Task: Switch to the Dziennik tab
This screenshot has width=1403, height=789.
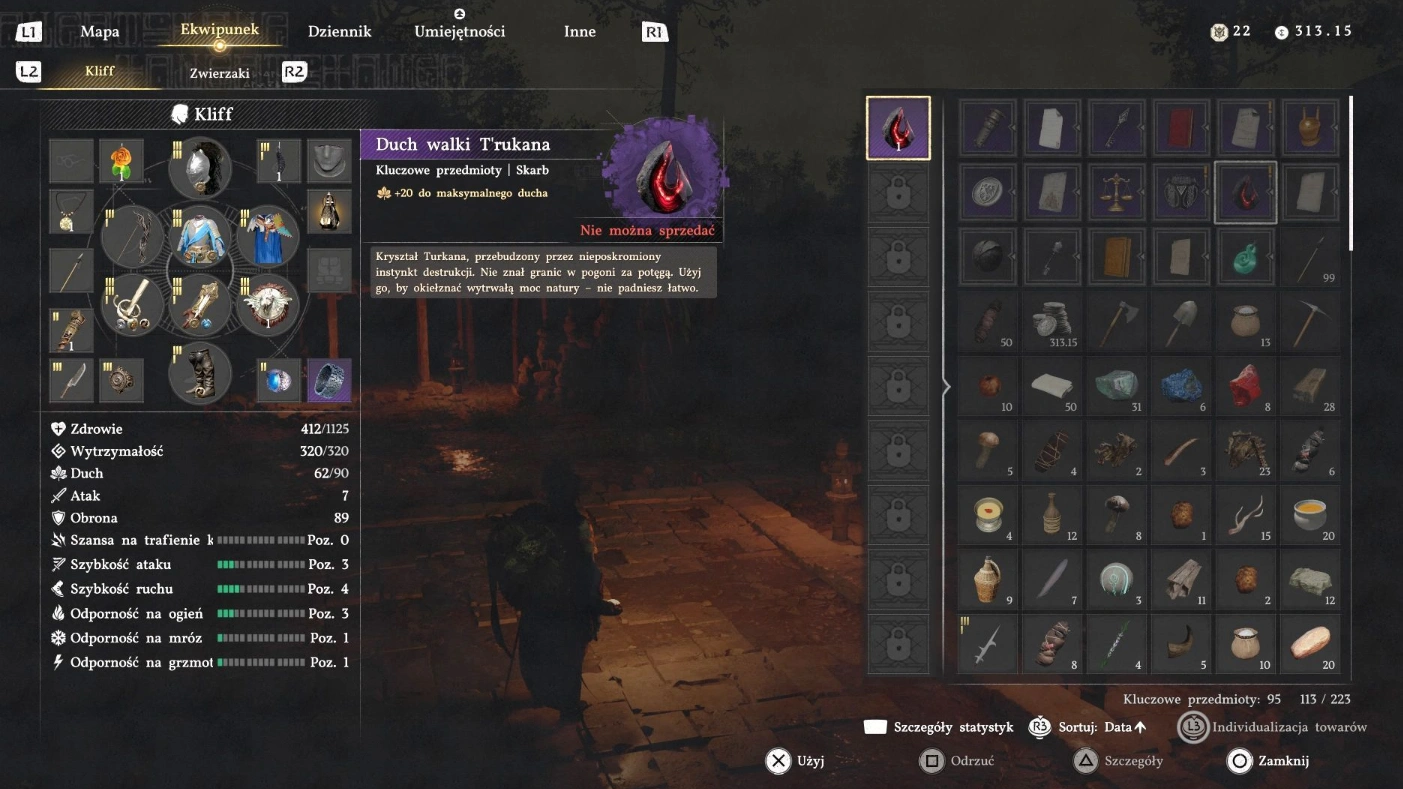Action: 339,32
